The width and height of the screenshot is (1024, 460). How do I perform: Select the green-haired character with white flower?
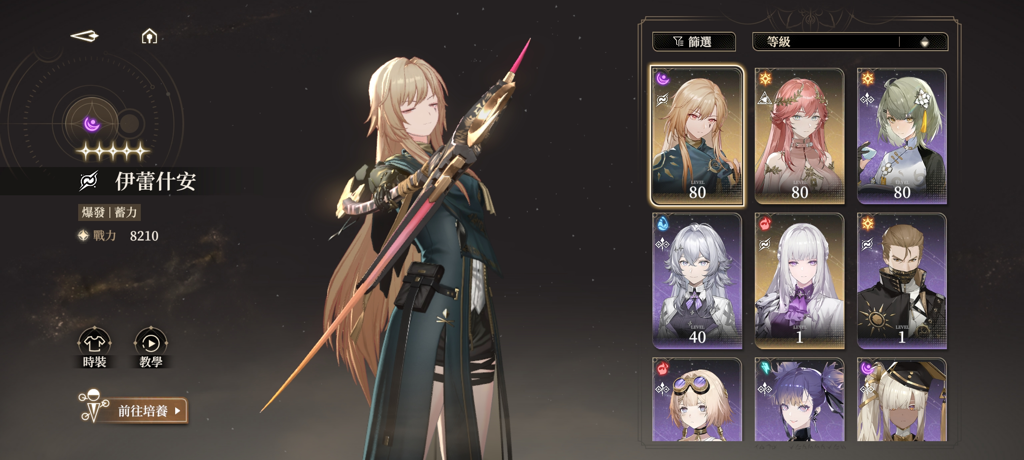(901, 135)
